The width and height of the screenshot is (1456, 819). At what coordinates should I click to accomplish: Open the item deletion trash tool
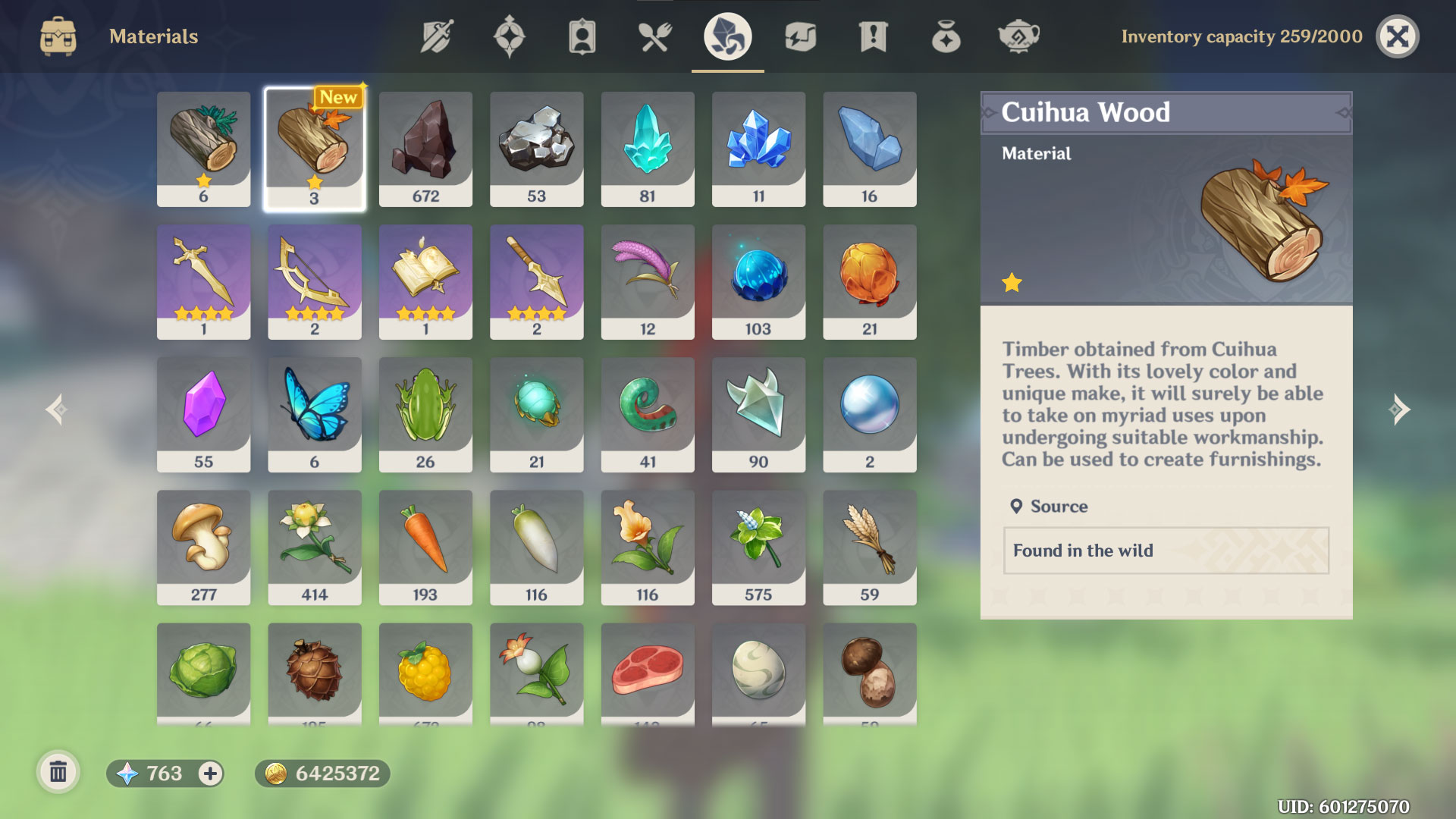(59, 772)
